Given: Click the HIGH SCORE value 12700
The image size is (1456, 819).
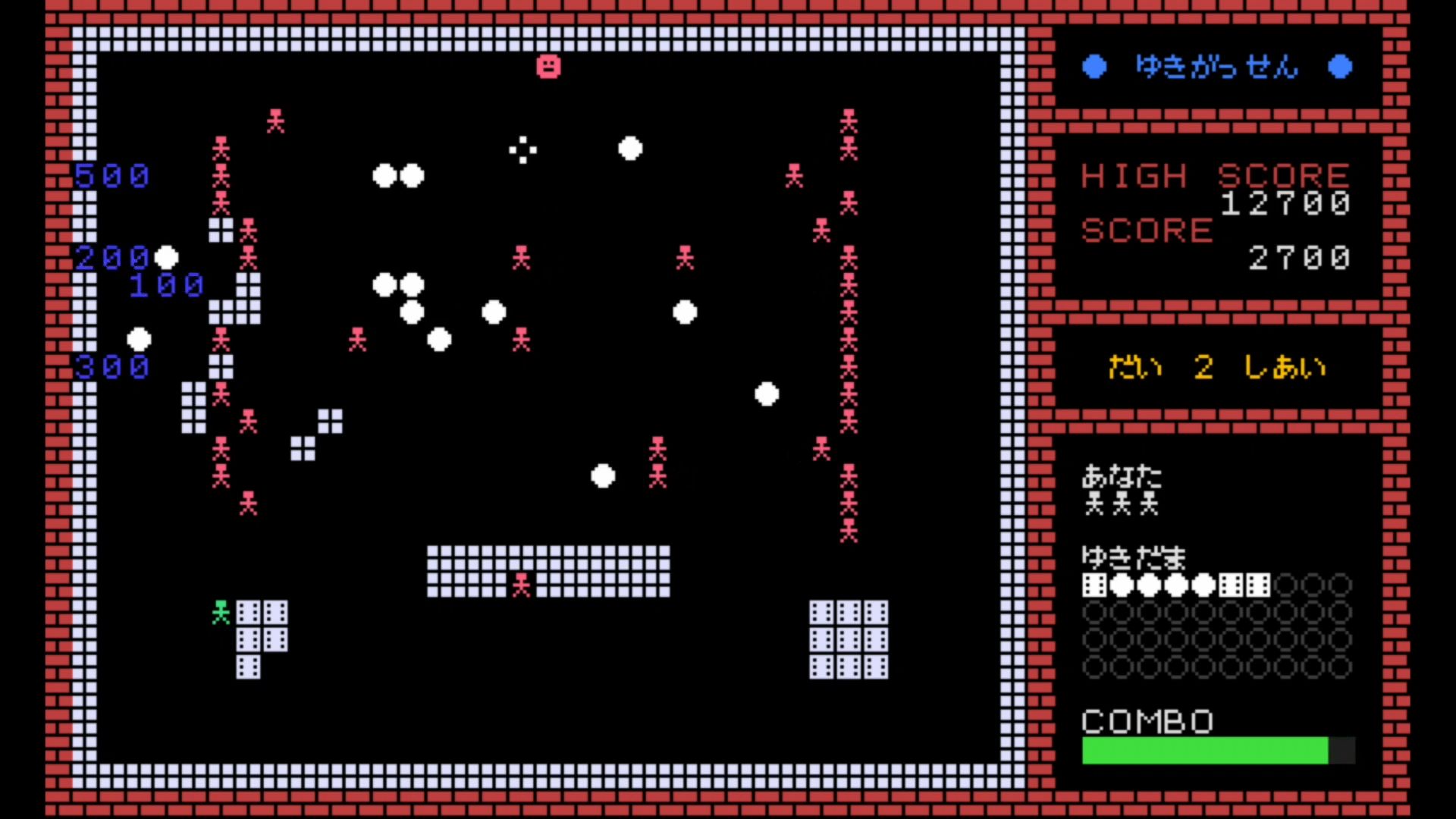Looking at the screenshot, I should (1285, 203).
